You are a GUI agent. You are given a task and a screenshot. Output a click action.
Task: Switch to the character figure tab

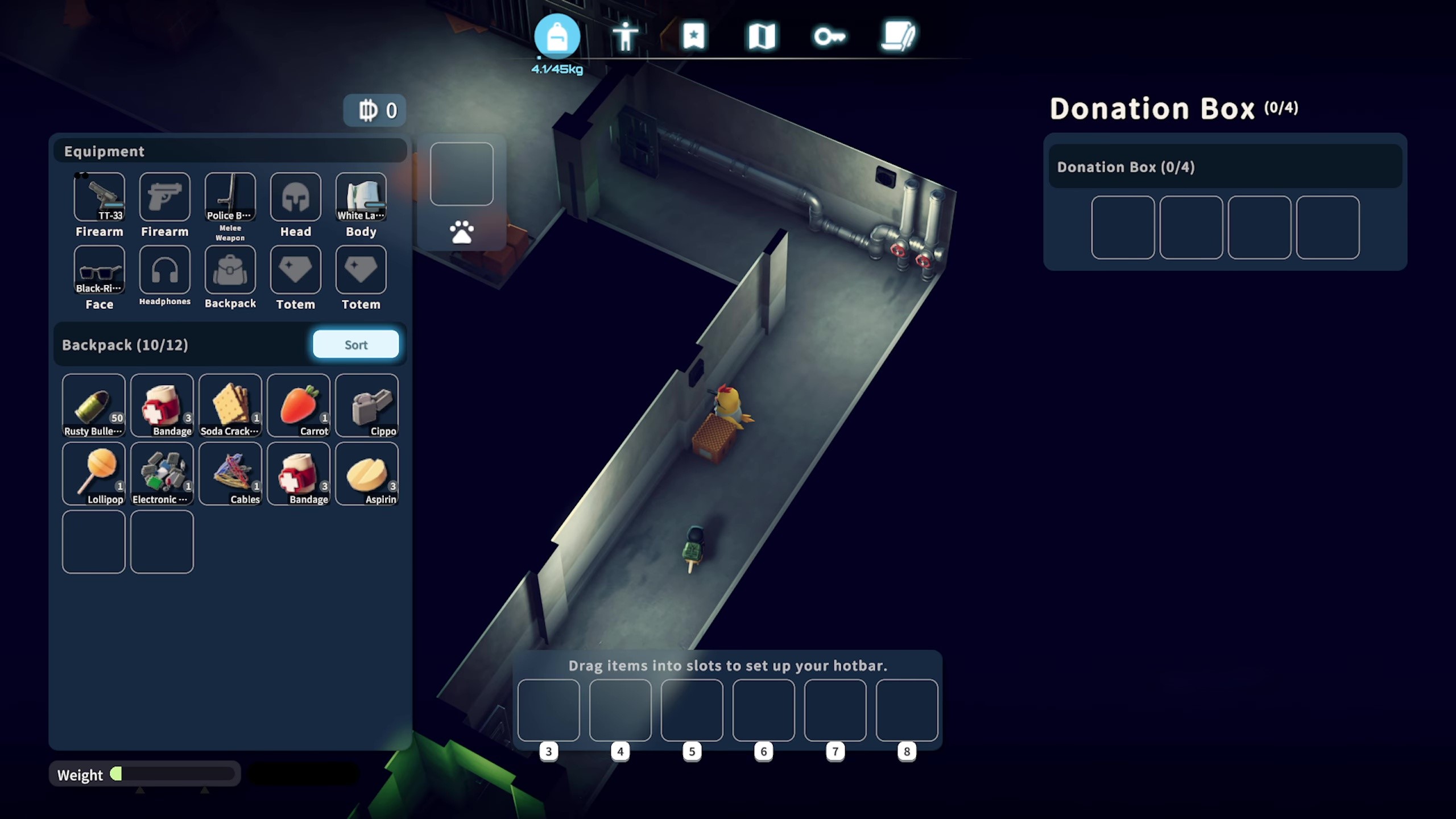tap(625, 37)
